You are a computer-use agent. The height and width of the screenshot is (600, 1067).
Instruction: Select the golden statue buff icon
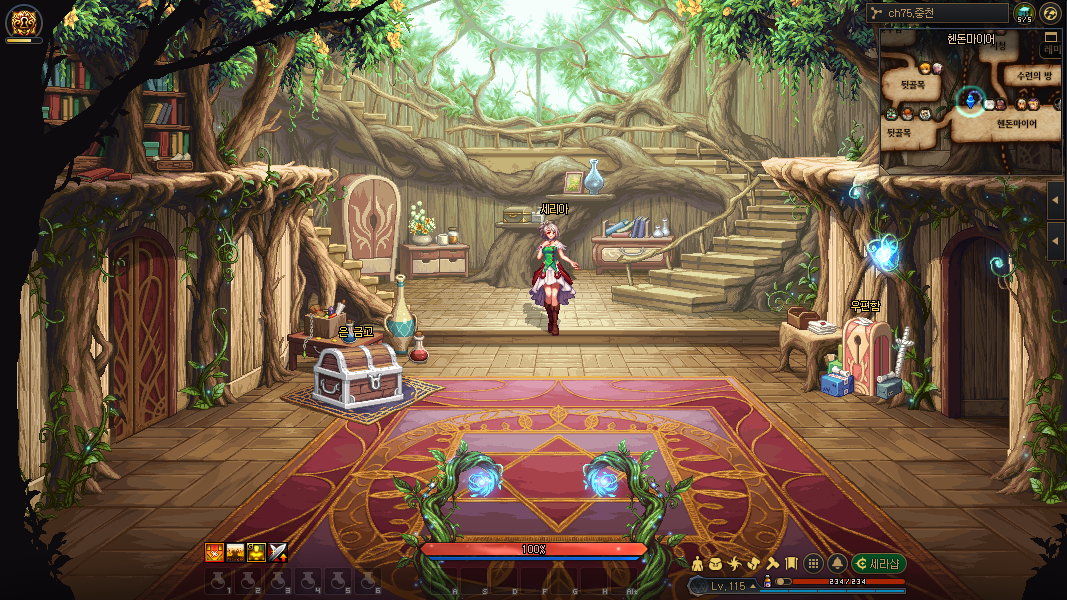tap(257, 552)
